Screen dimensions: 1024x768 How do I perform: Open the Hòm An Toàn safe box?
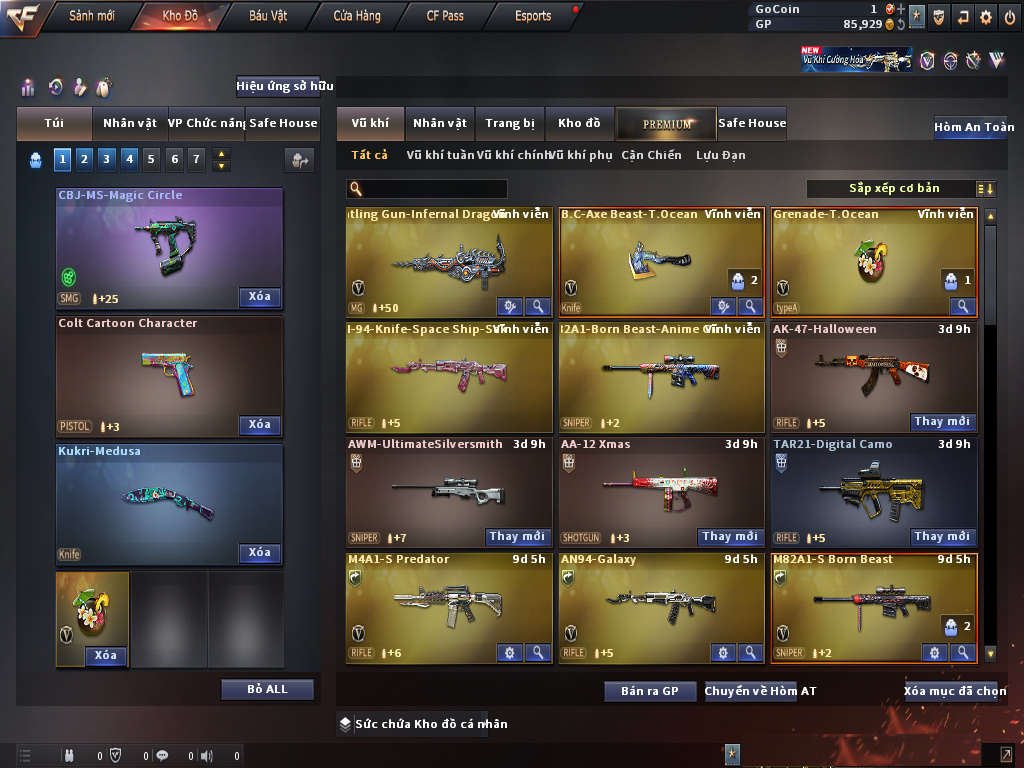973,127
